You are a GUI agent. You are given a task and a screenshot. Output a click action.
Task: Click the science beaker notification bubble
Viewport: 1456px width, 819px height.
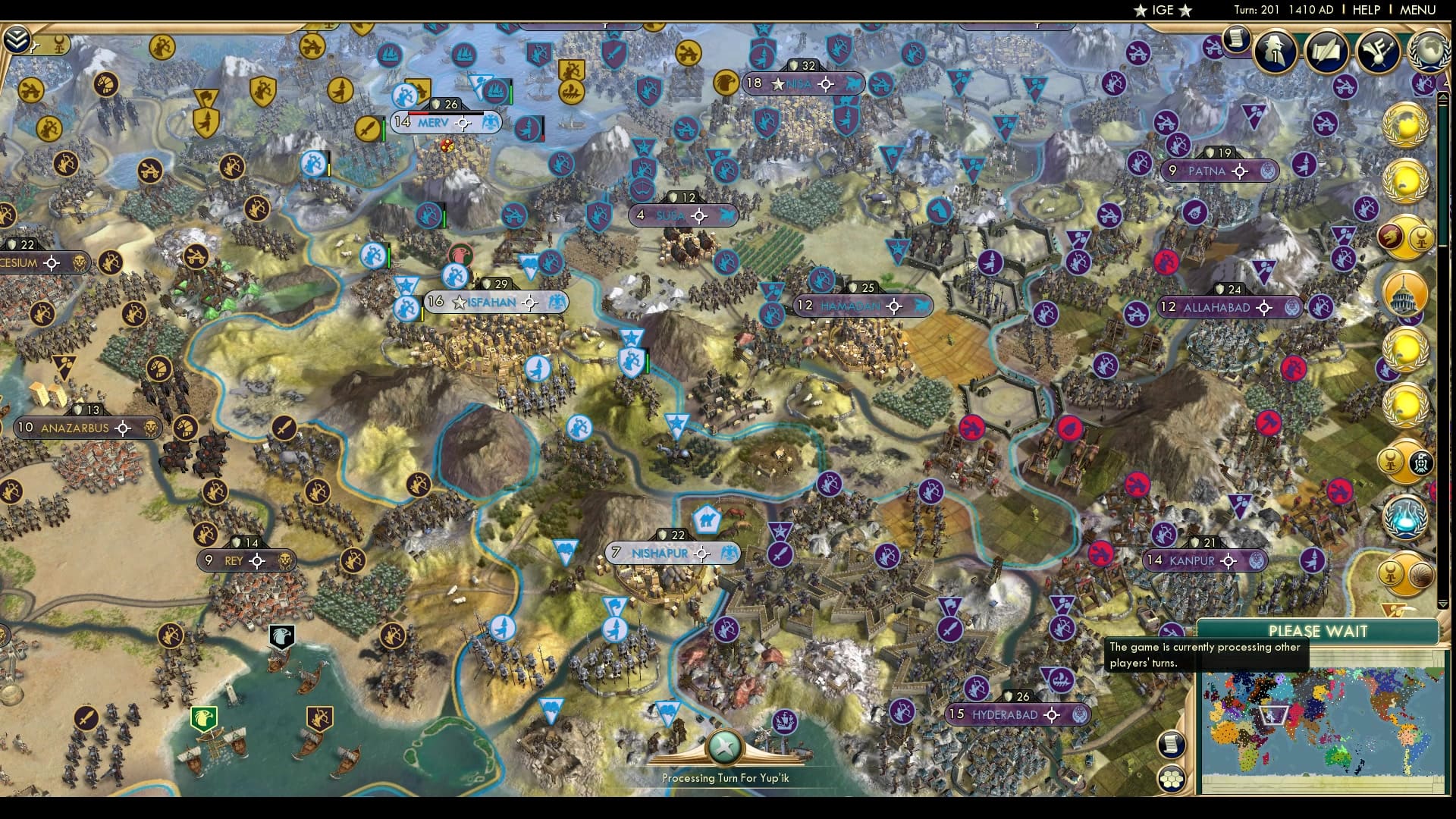(x=1405, y=518)
